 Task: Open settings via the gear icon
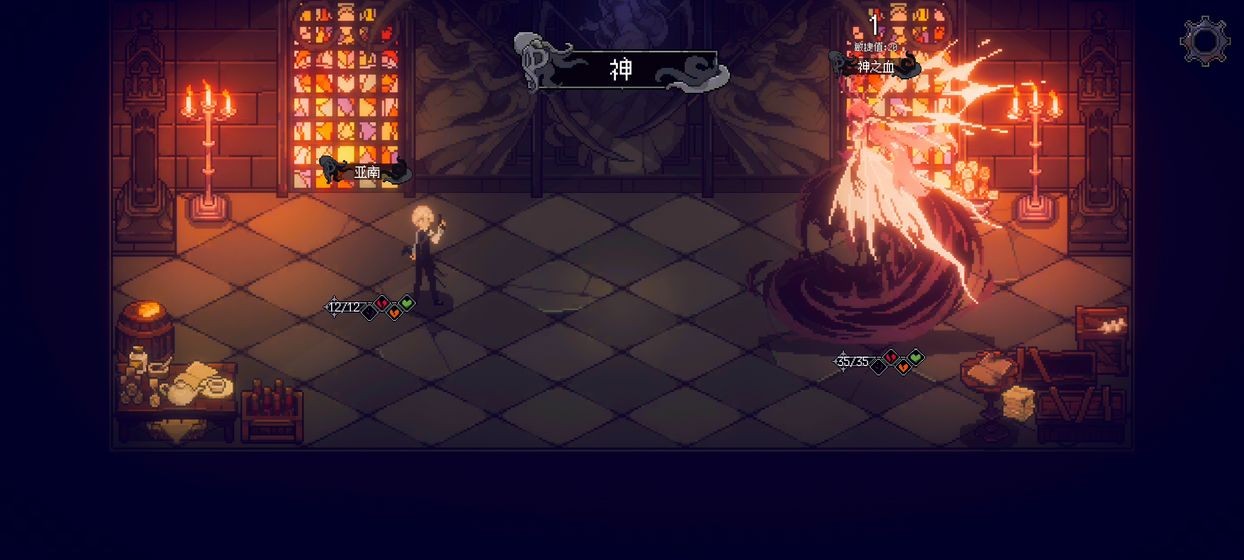(1204, 41)
